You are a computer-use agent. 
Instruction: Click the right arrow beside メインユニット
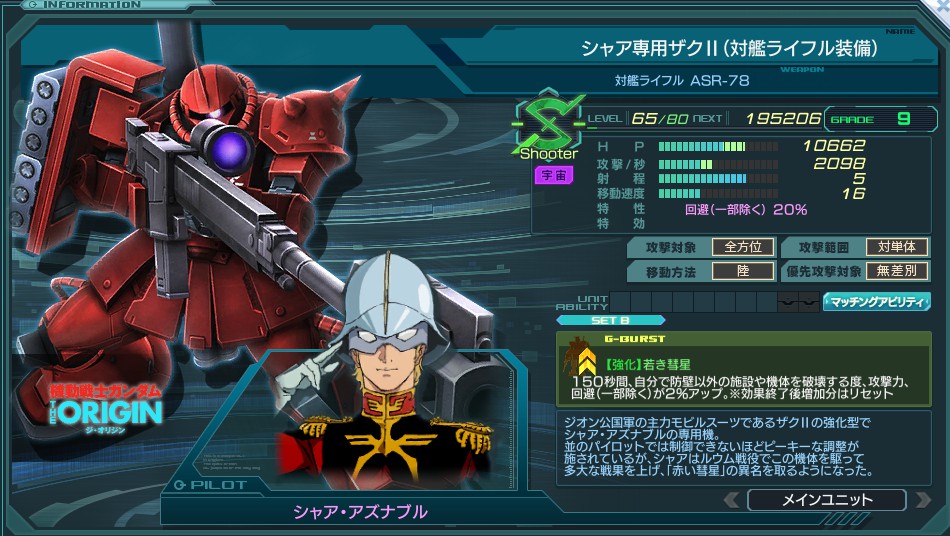point(921,500)
